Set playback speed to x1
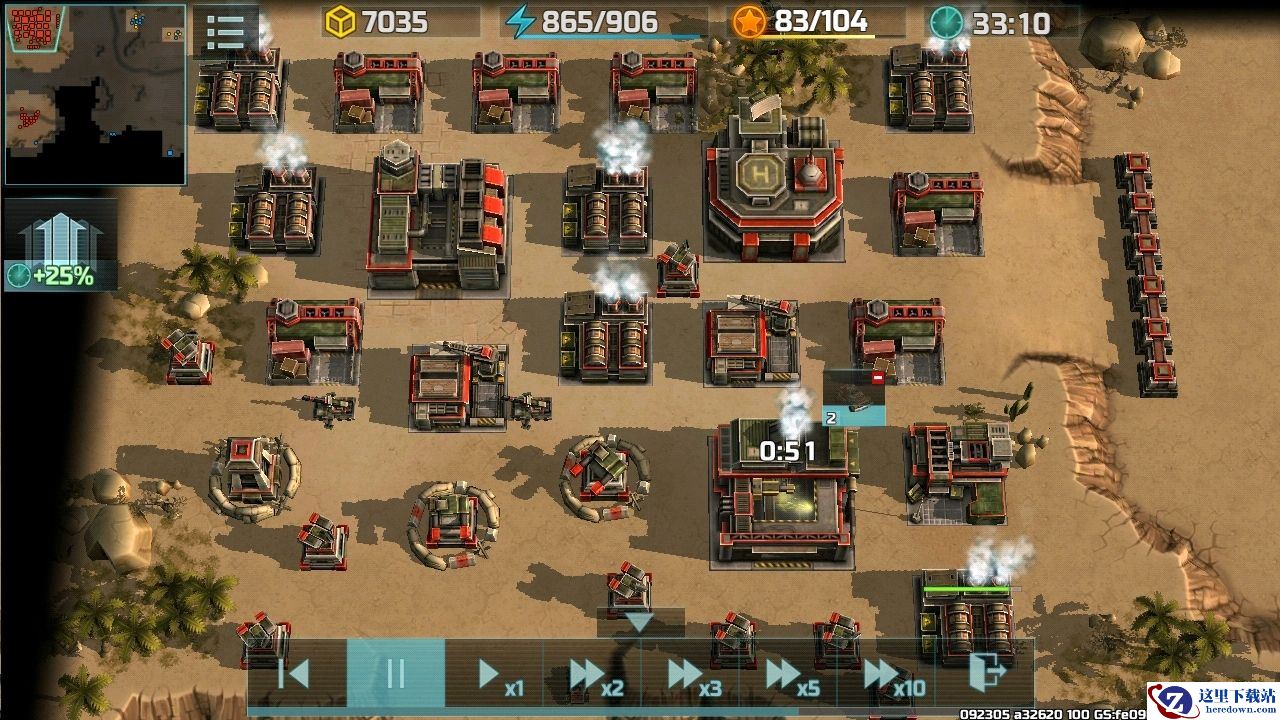 click(x=495, y=674)
